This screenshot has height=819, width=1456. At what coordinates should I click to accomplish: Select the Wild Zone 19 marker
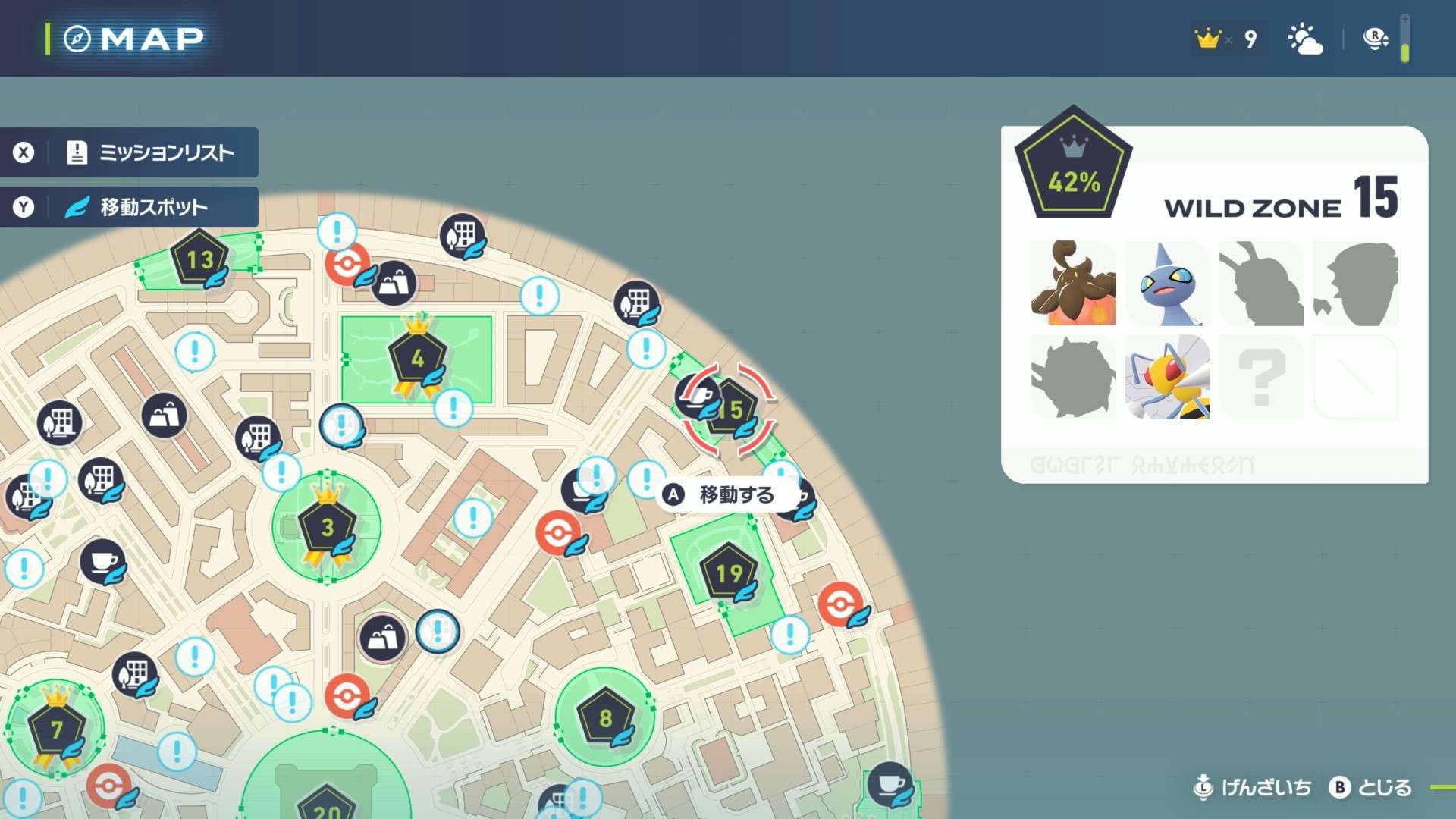(729, 573)
